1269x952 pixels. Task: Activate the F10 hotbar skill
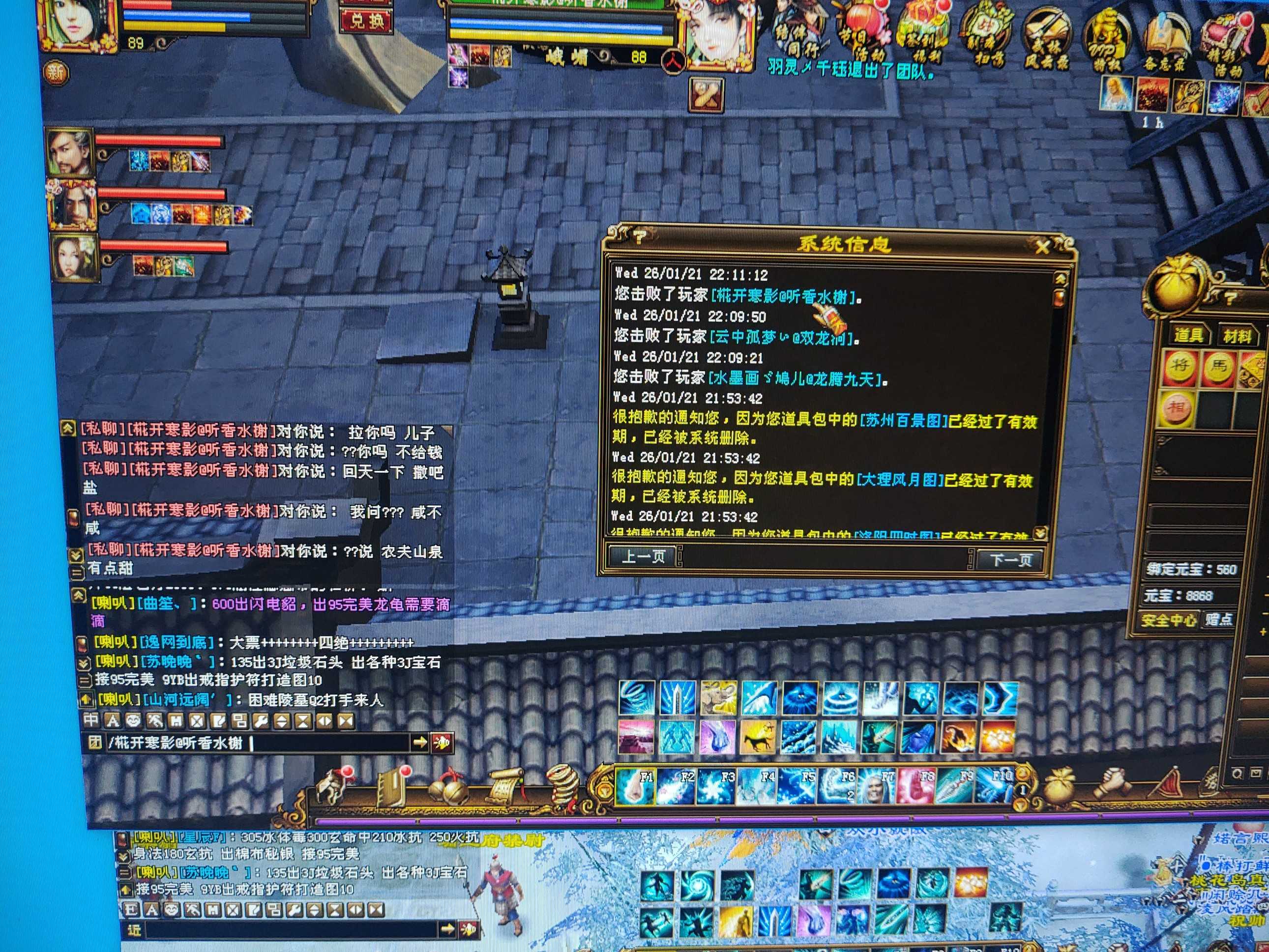(x=996, y=786)
